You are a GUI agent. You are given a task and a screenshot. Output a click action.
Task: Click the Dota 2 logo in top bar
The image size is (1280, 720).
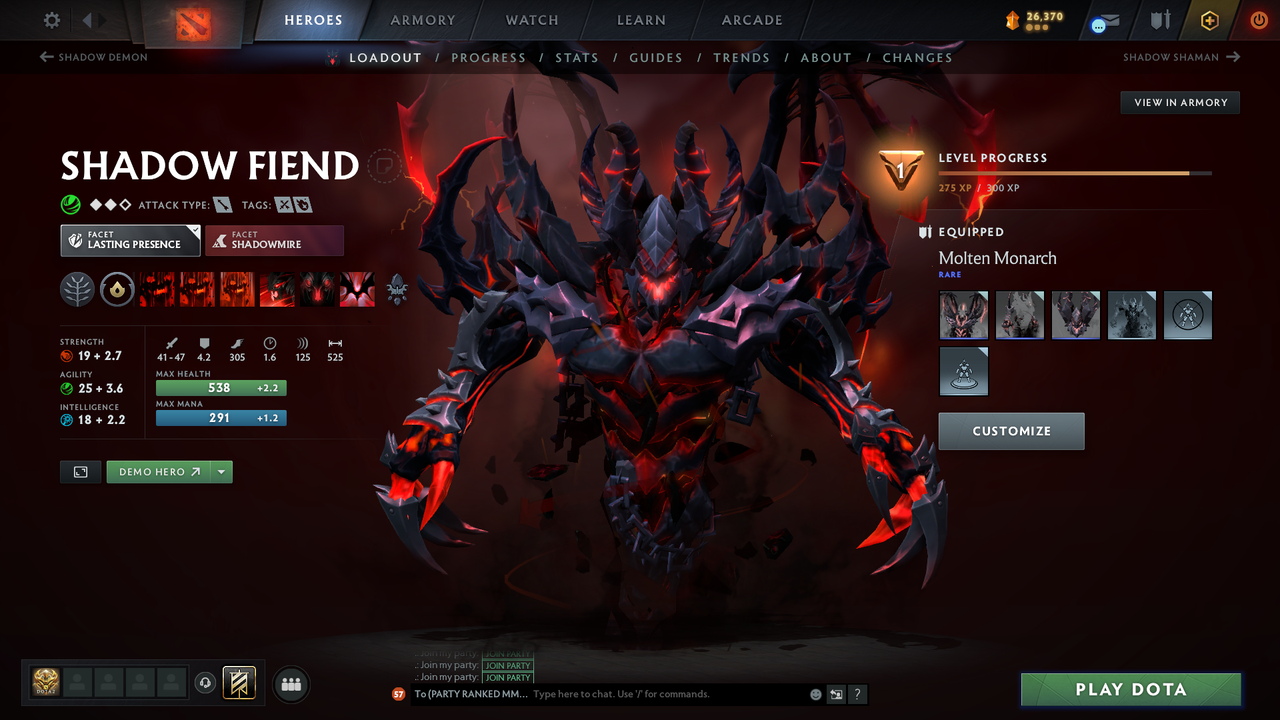click(x=196, y=20)
